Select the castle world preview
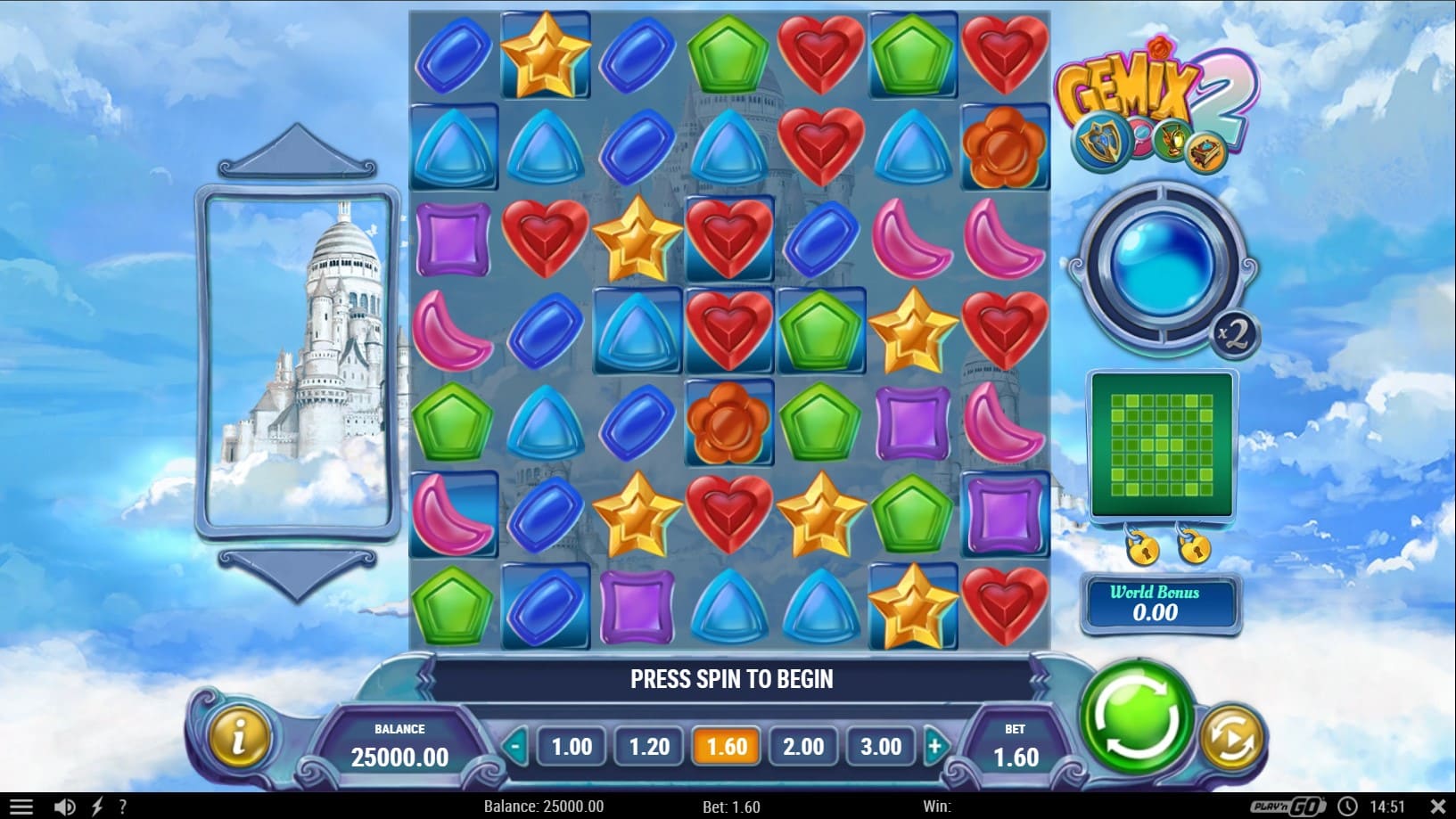Image resolution: width=1456 pixels, height=819 pixels. pyautogui.click(x=298, y=363)
